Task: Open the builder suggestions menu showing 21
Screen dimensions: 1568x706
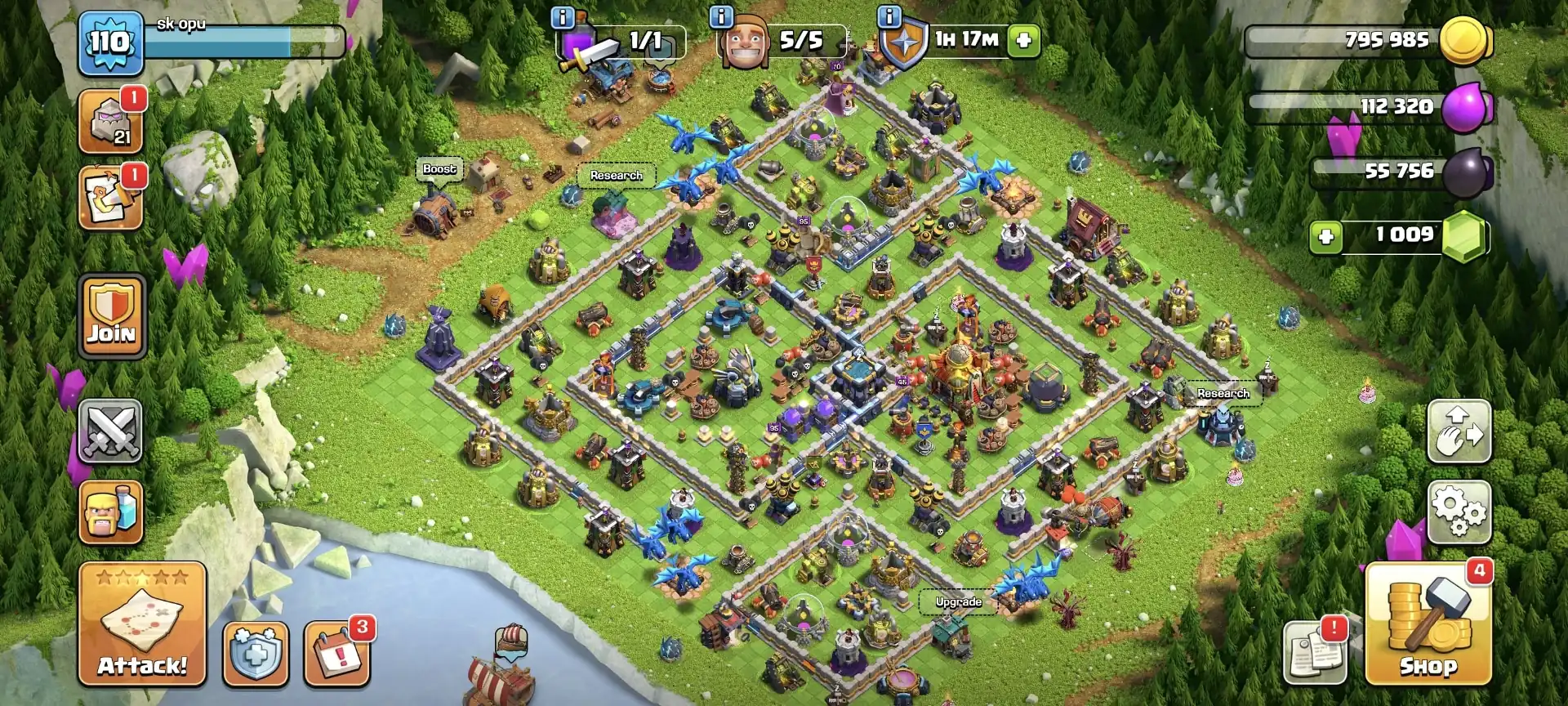Action: click(111, 123)
